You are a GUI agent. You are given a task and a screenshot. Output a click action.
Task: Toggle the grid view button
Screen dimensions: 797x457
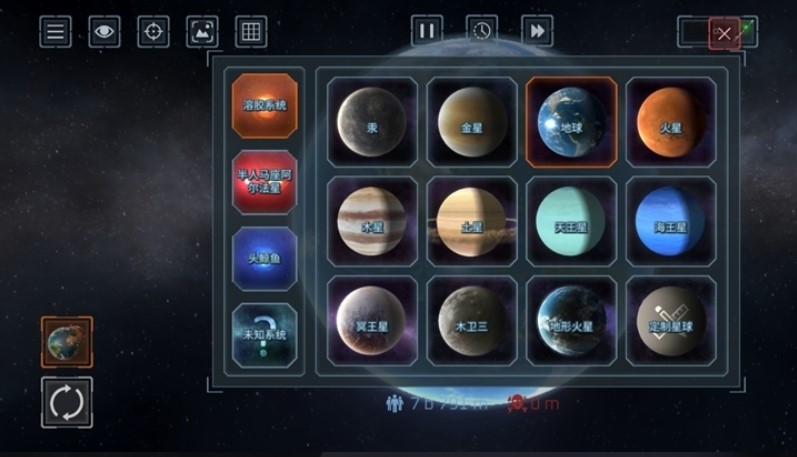point(251,32)
